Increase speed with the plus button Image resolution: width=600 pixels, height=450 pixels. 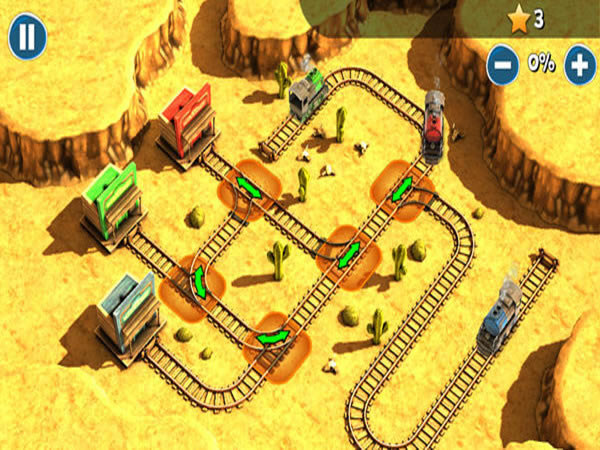(x=579, y=66)
